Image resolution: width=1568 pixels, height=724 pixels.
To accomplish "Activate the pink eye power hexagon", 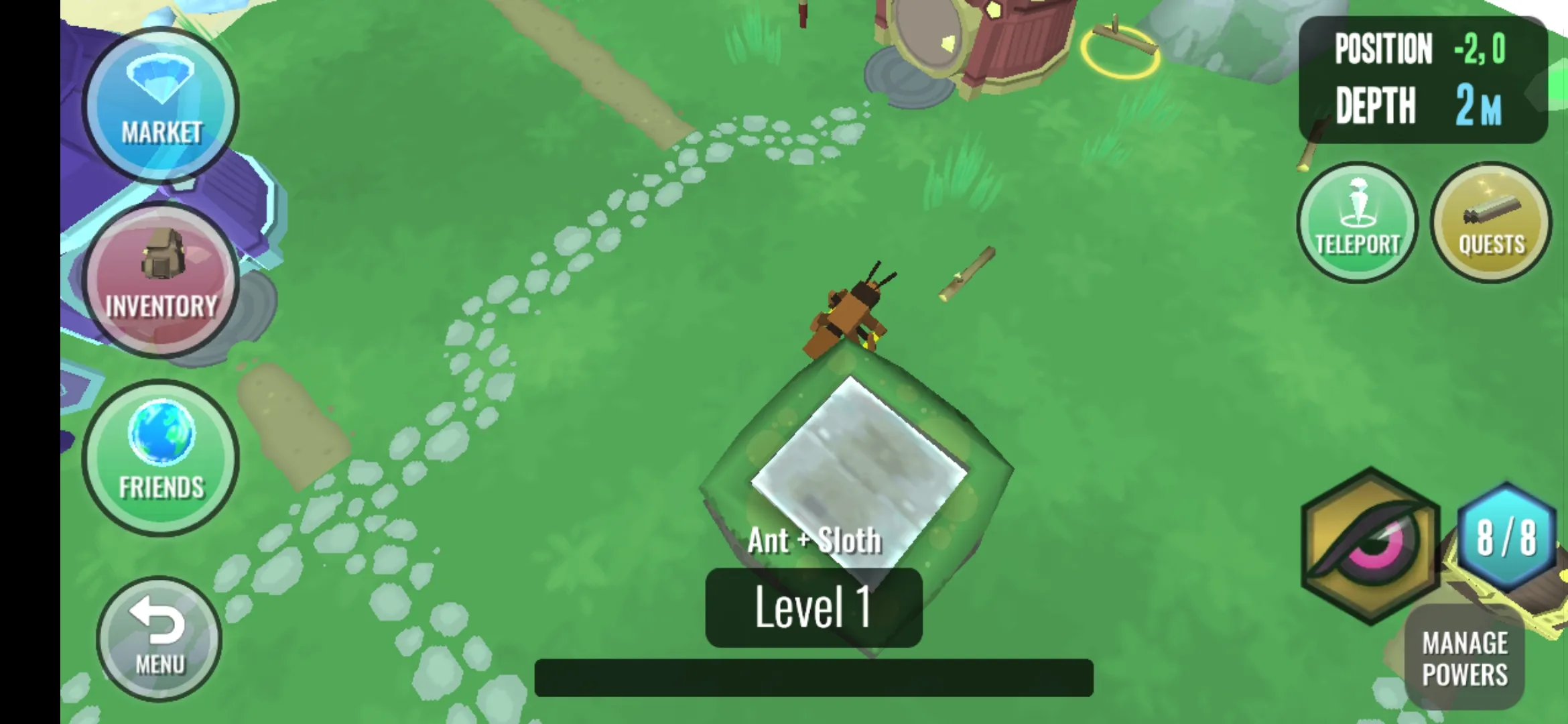I will [1370, 546].
